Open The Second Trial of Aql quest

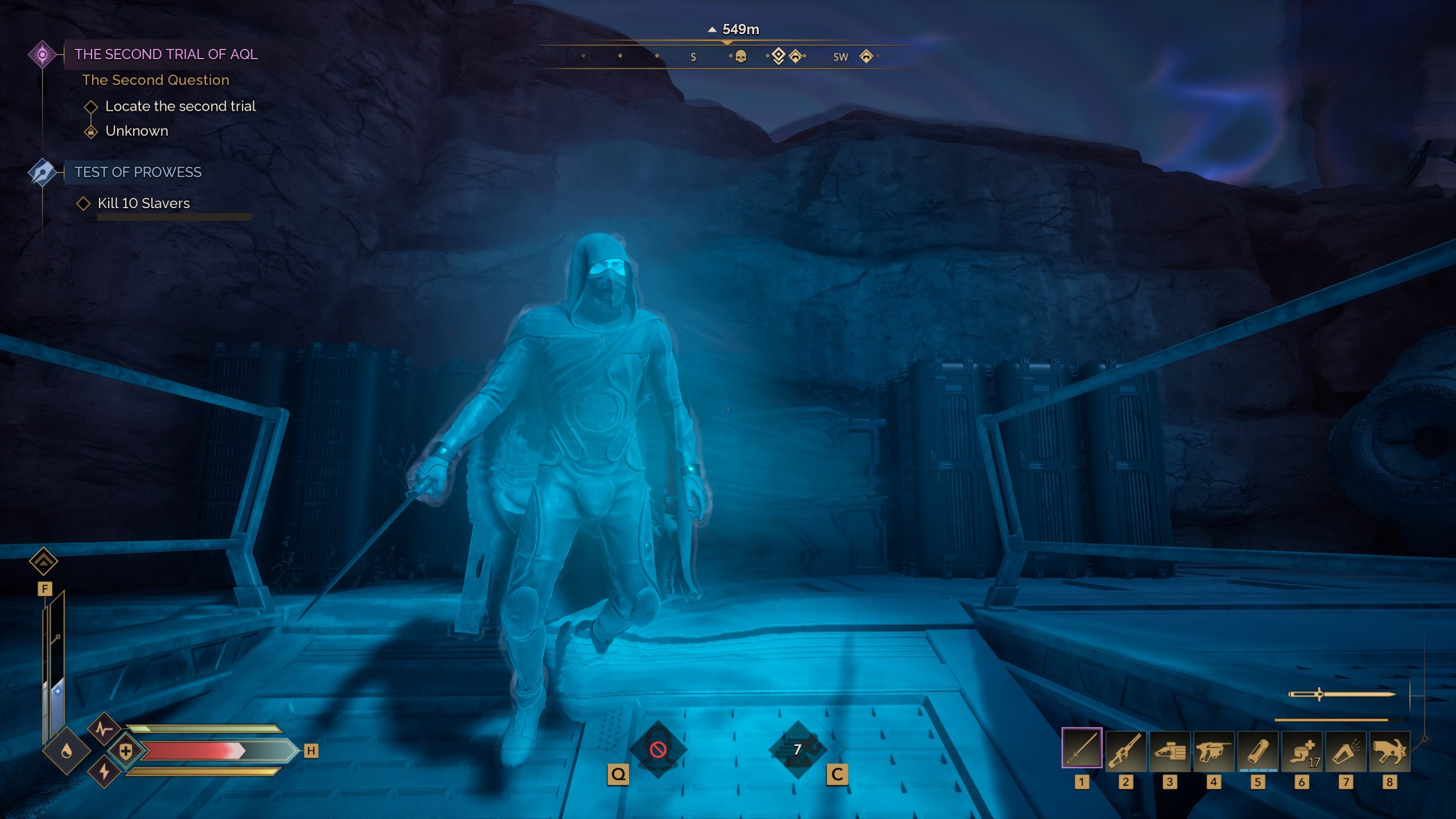[166, 55]
